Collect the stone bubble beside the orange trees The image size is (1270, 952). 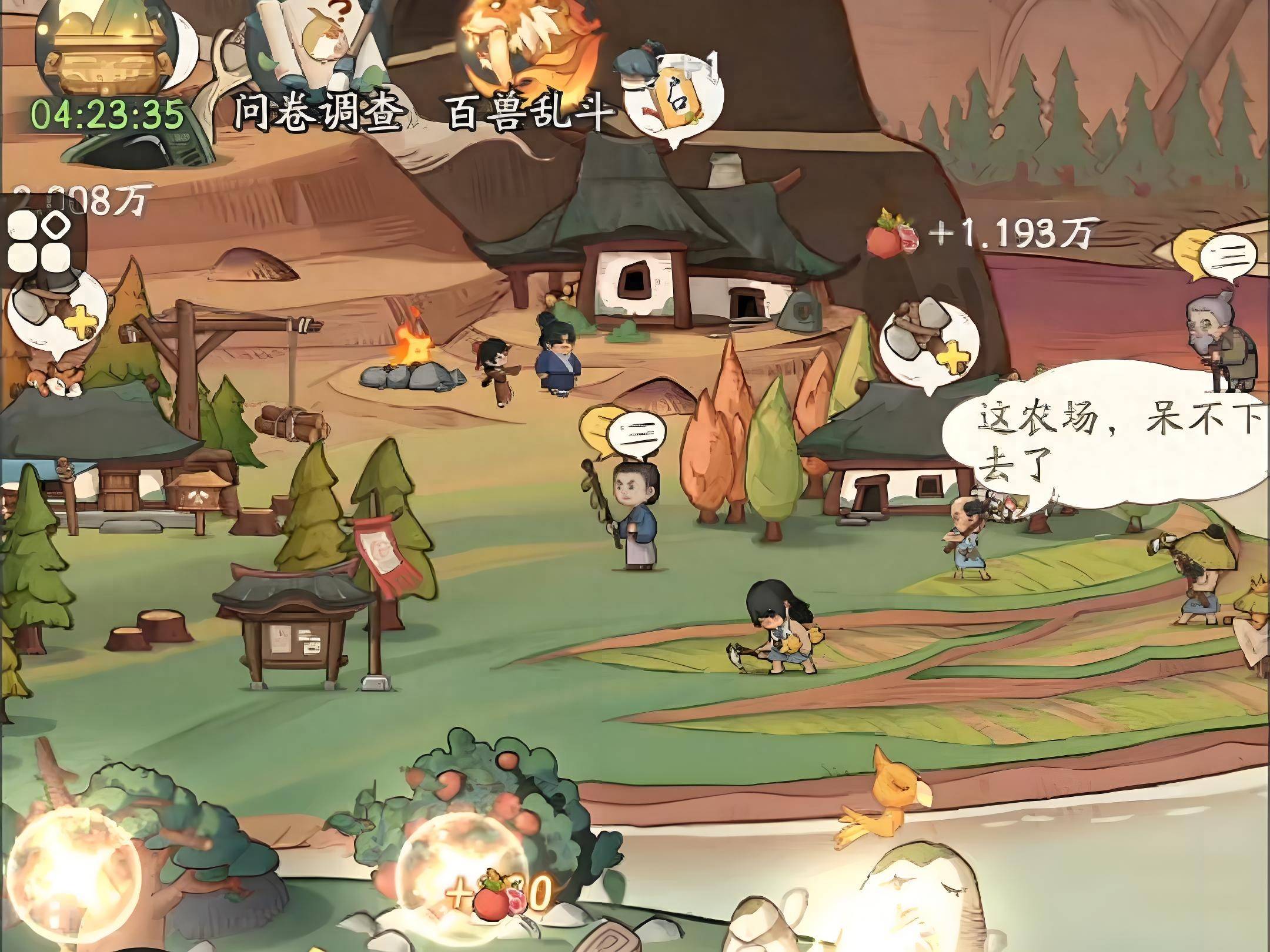pyautogui.click(x=928, y=341)
